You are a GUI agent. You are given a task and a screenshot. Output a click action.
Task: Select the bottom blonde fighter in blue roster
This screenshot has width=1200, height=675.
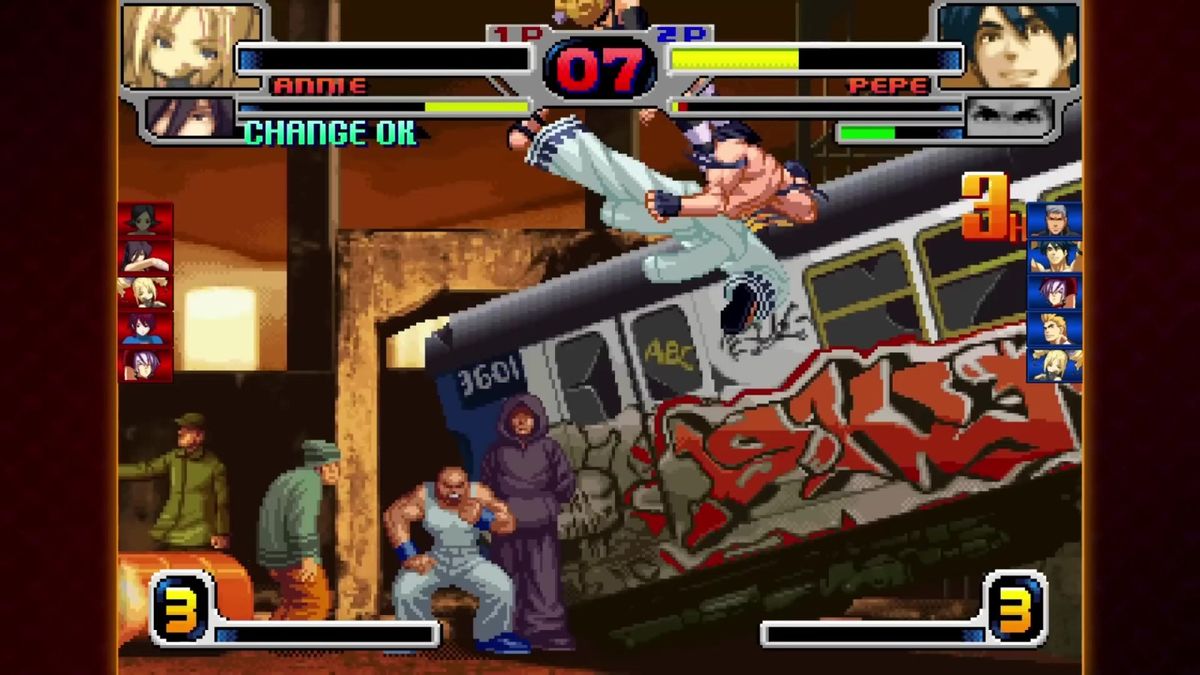tap(1054, 364)
